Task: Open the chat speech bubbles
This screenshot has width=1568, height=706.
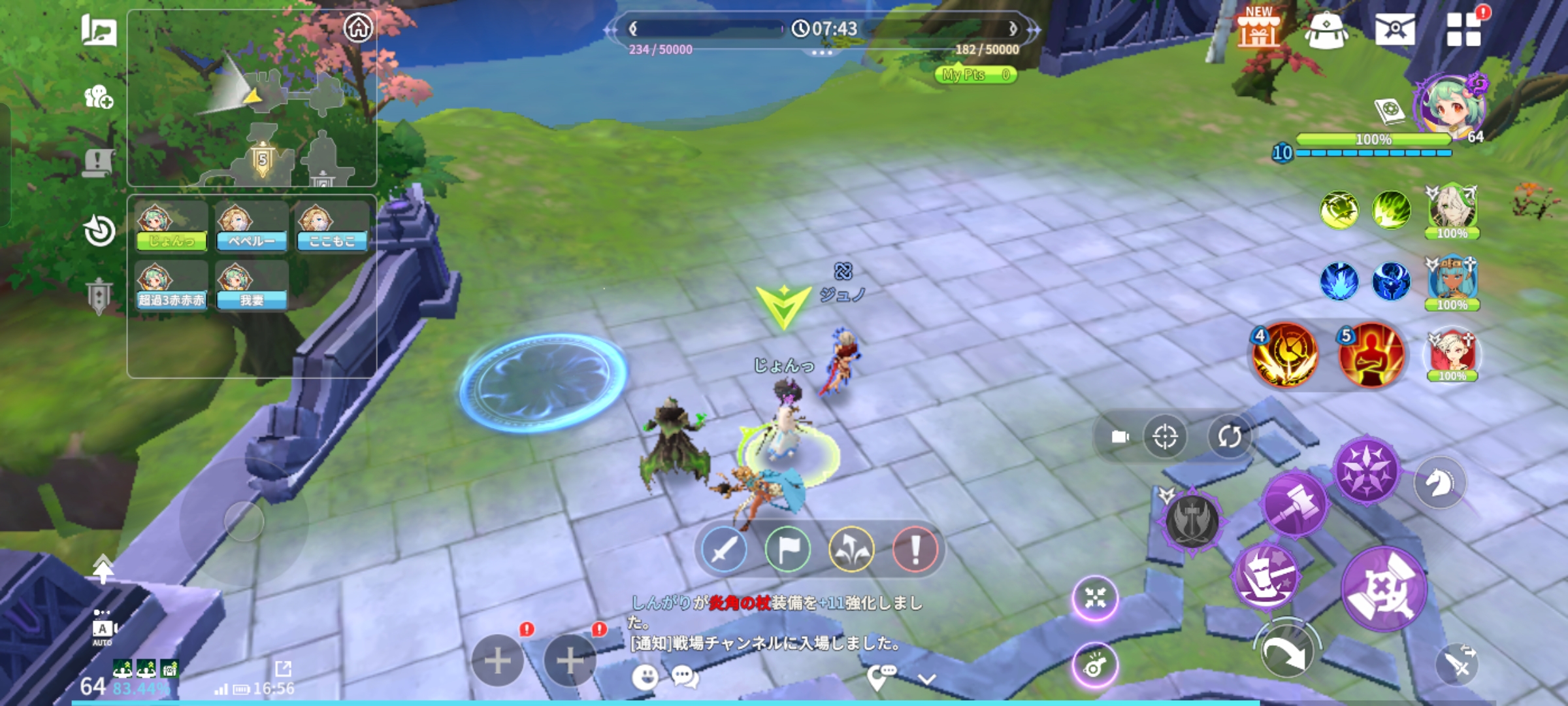Action: tap(685, 678)
